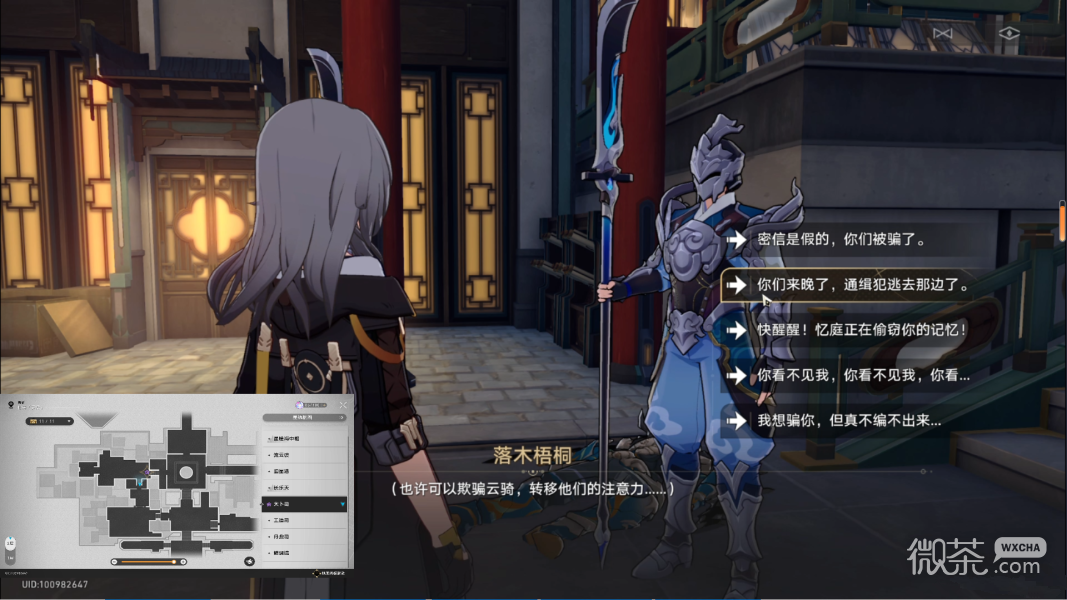Click the round icon button at map's bottom-right
Viewport: 1067px width, 600px height.
pos(249,561)
